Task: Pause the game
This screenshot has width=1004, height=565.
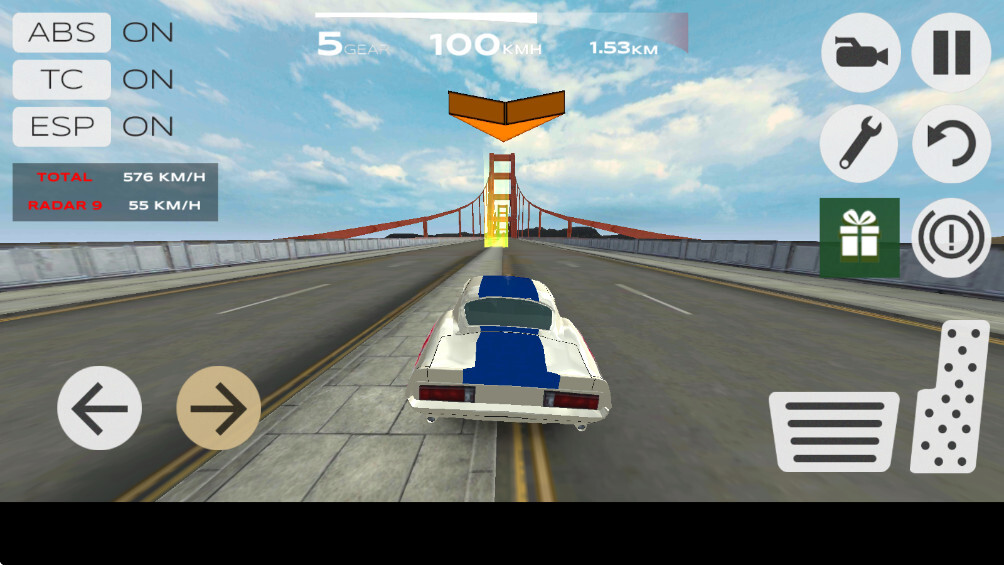Action: click(x=951, y=53)
